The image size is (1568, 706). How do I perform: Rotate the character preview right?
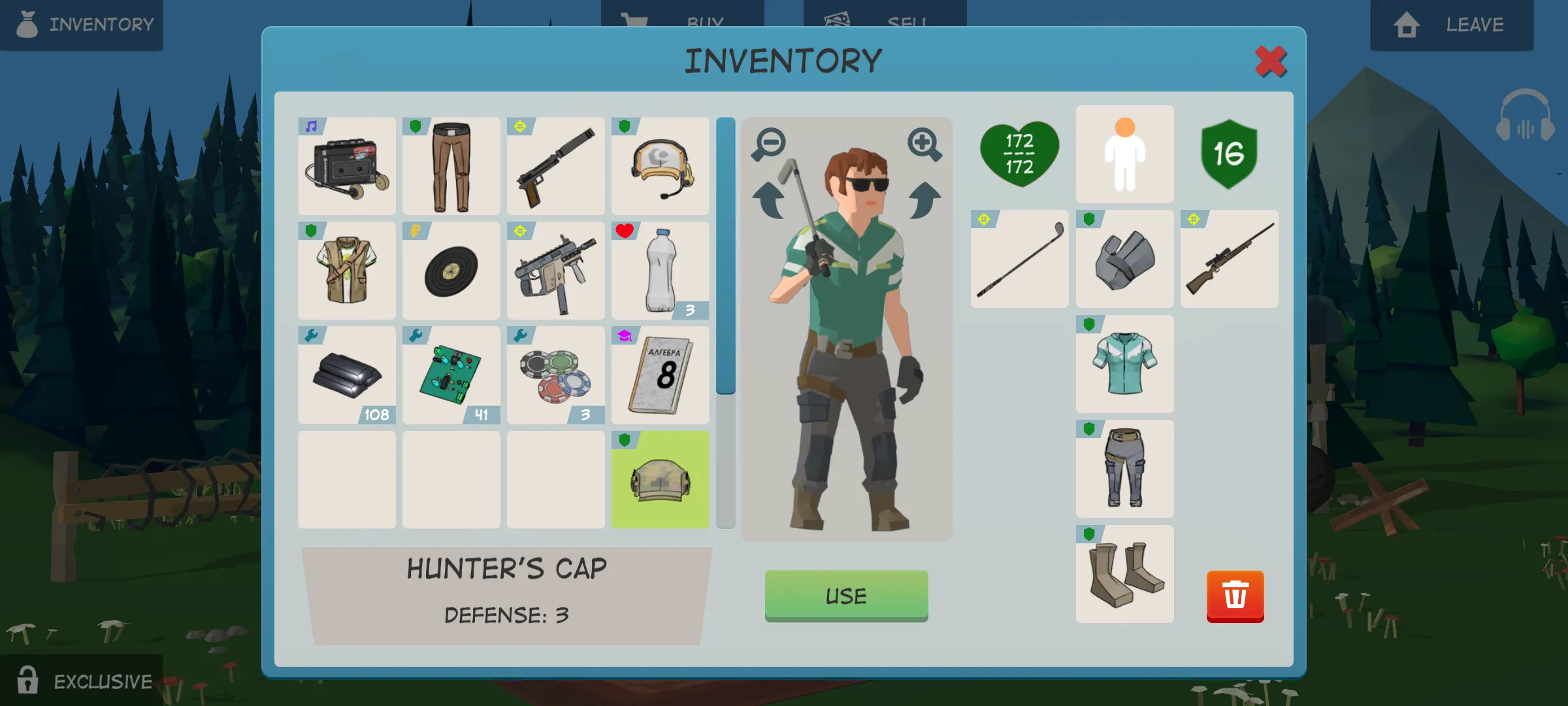(x=924, y=200)
